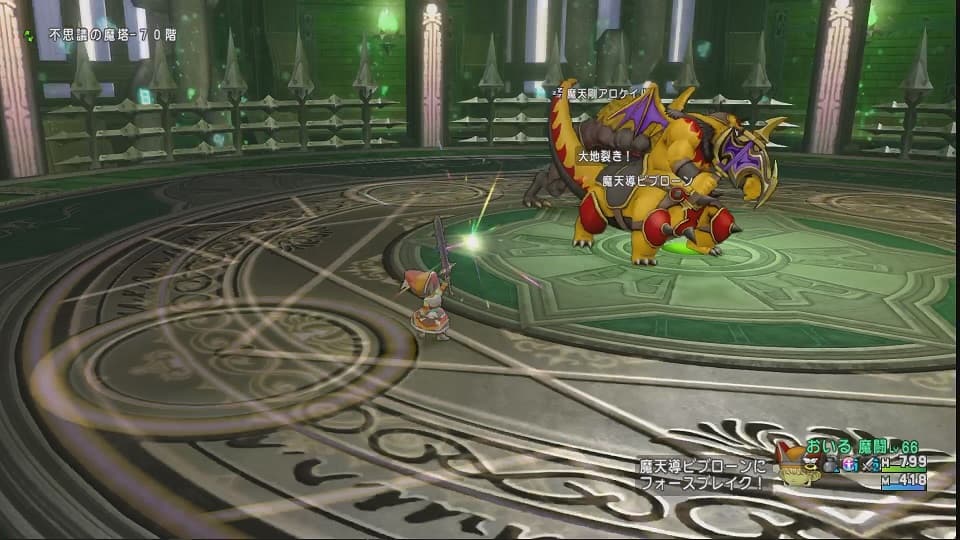Target the 魔天剛アロケイ enemy nameplate
This screenshot has width=960, height=540.
click(600, 93)
